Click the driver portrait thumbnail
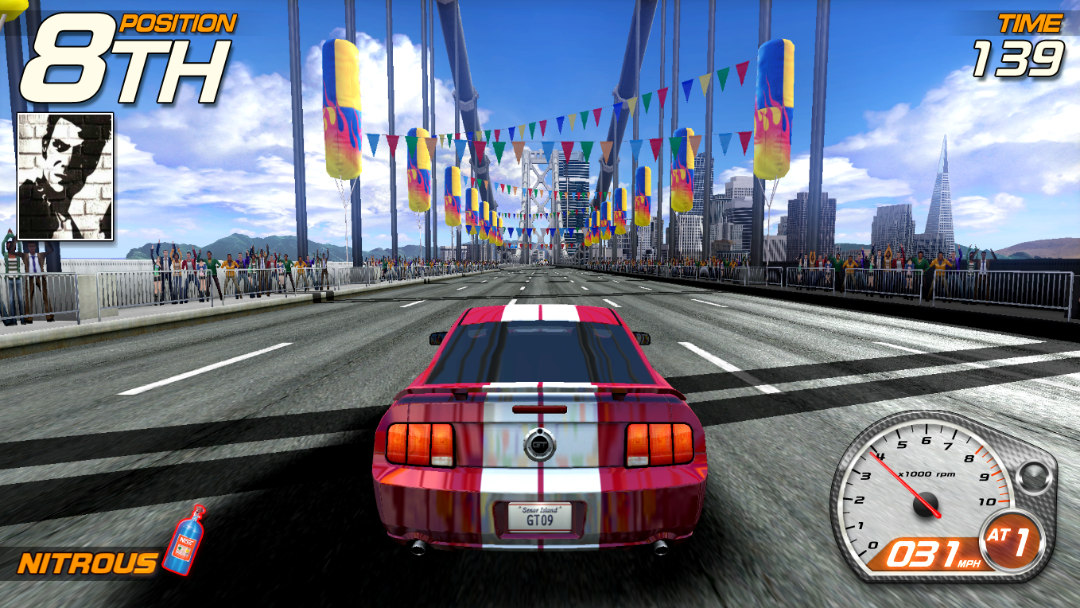The image size is (1080, 608). pos(65,176)
